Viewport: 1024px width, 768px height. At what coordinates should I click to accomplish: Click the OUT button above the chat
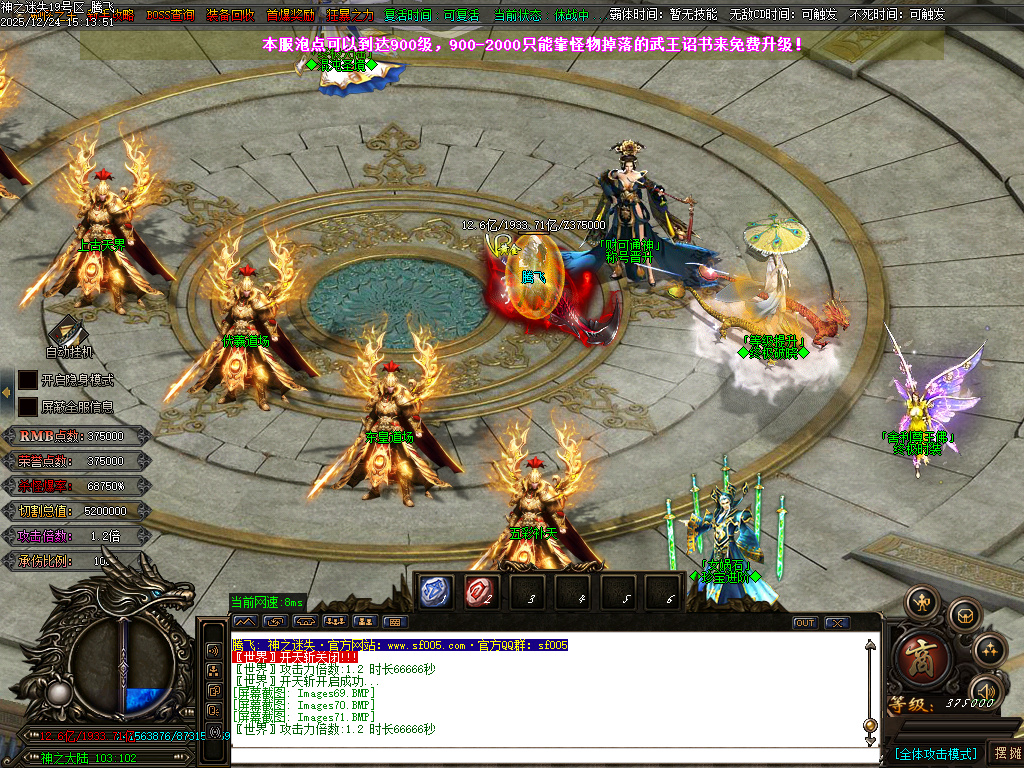pyautogui.click(x=805, y=623)
